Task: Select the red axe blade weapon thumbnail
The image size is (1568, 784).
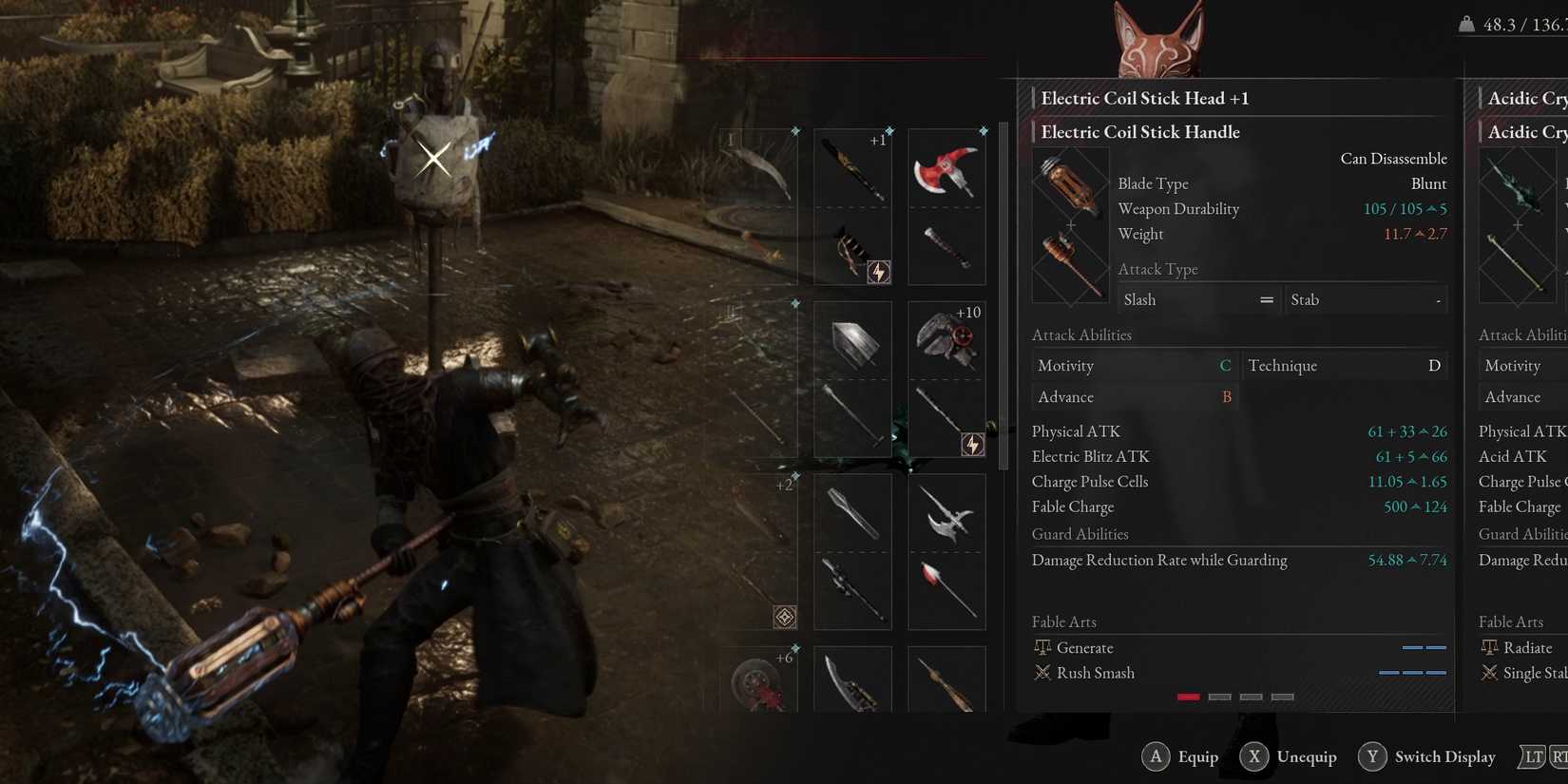Action: pyautogui.click(x=947, y=169)
